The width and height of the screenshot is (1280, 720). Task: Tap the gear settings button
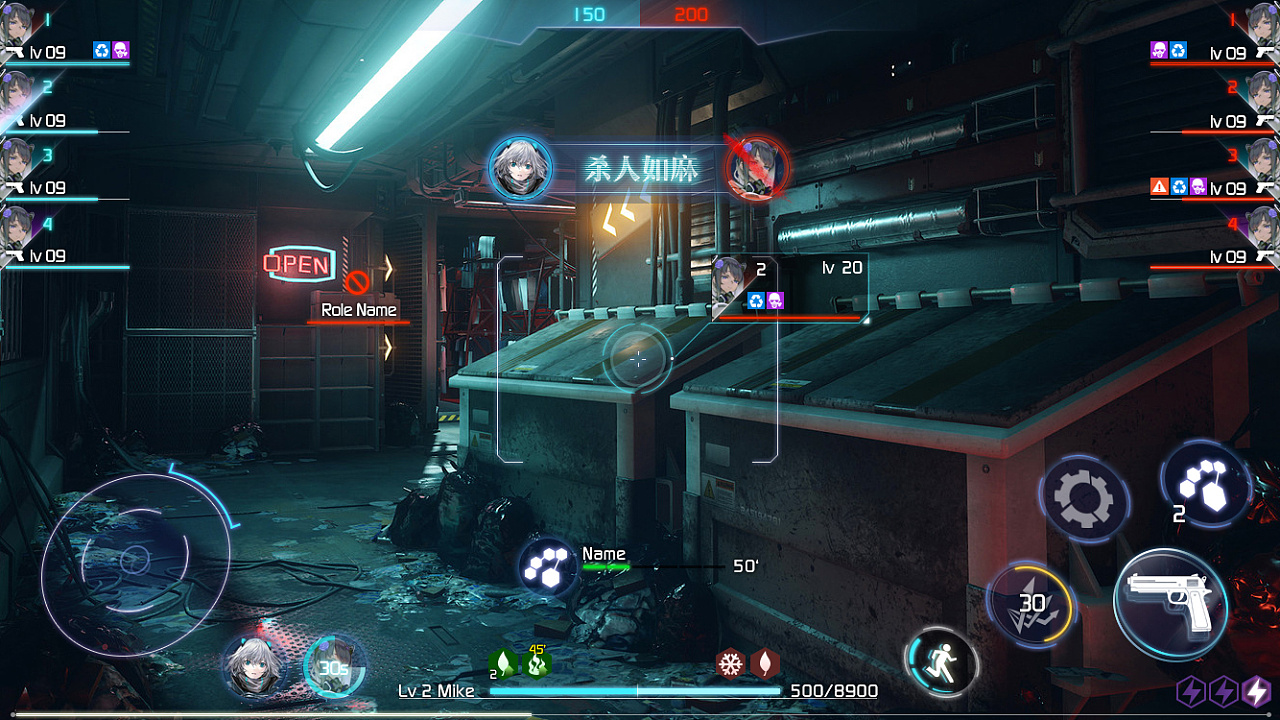[1083, 497]
